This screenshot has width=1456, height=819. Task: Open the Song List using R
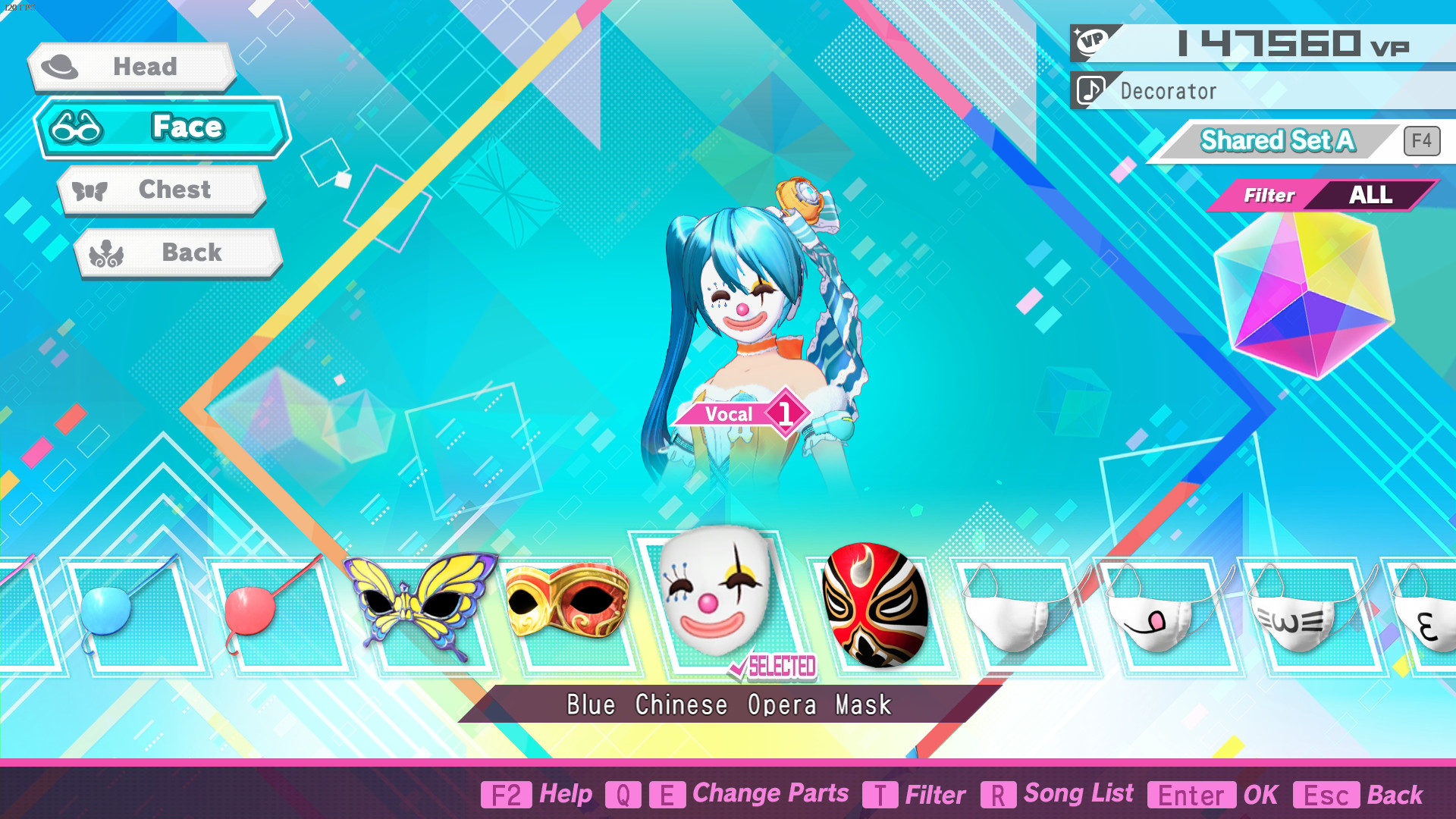(997, 795)
